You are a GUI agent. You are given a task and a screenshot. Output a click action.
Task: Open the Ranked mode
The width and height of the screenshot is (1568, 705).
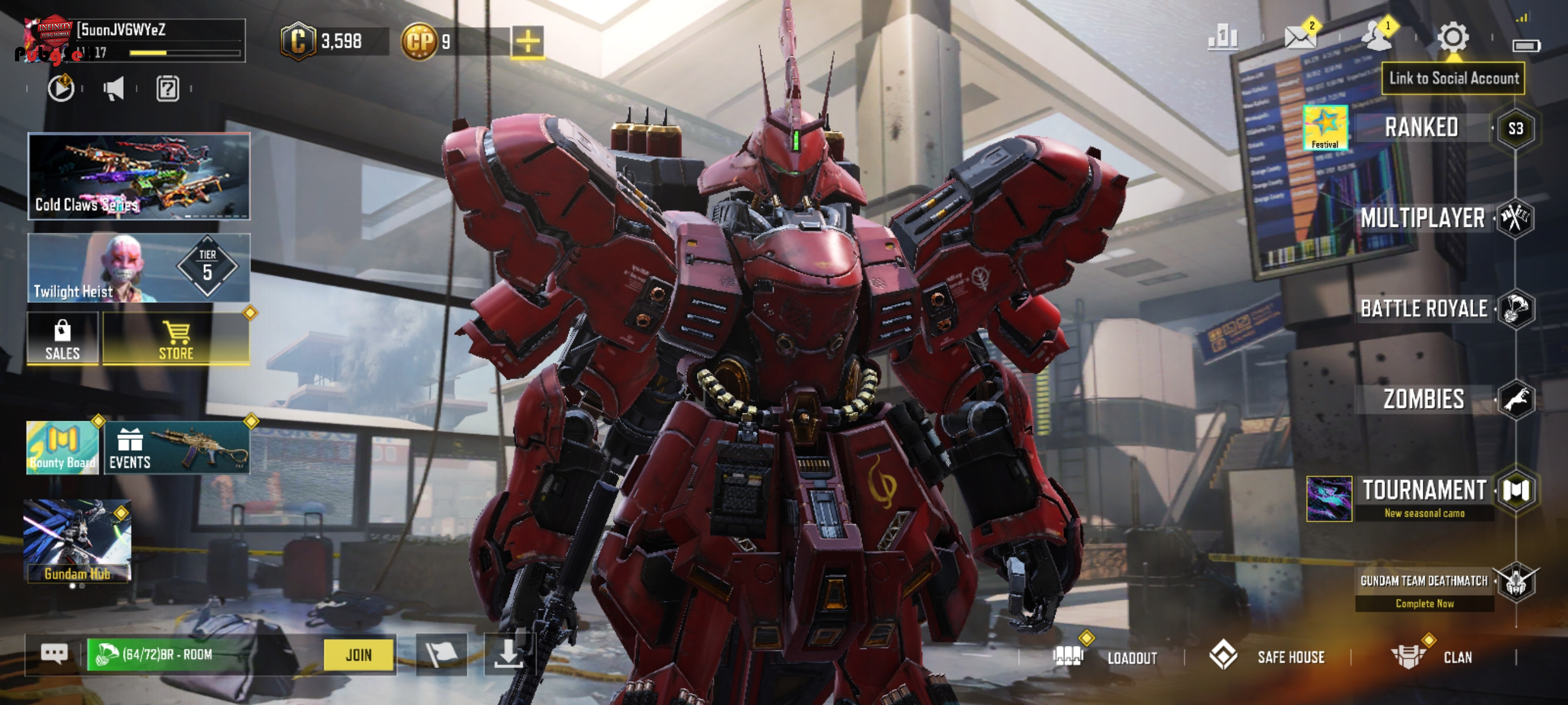1421,128
